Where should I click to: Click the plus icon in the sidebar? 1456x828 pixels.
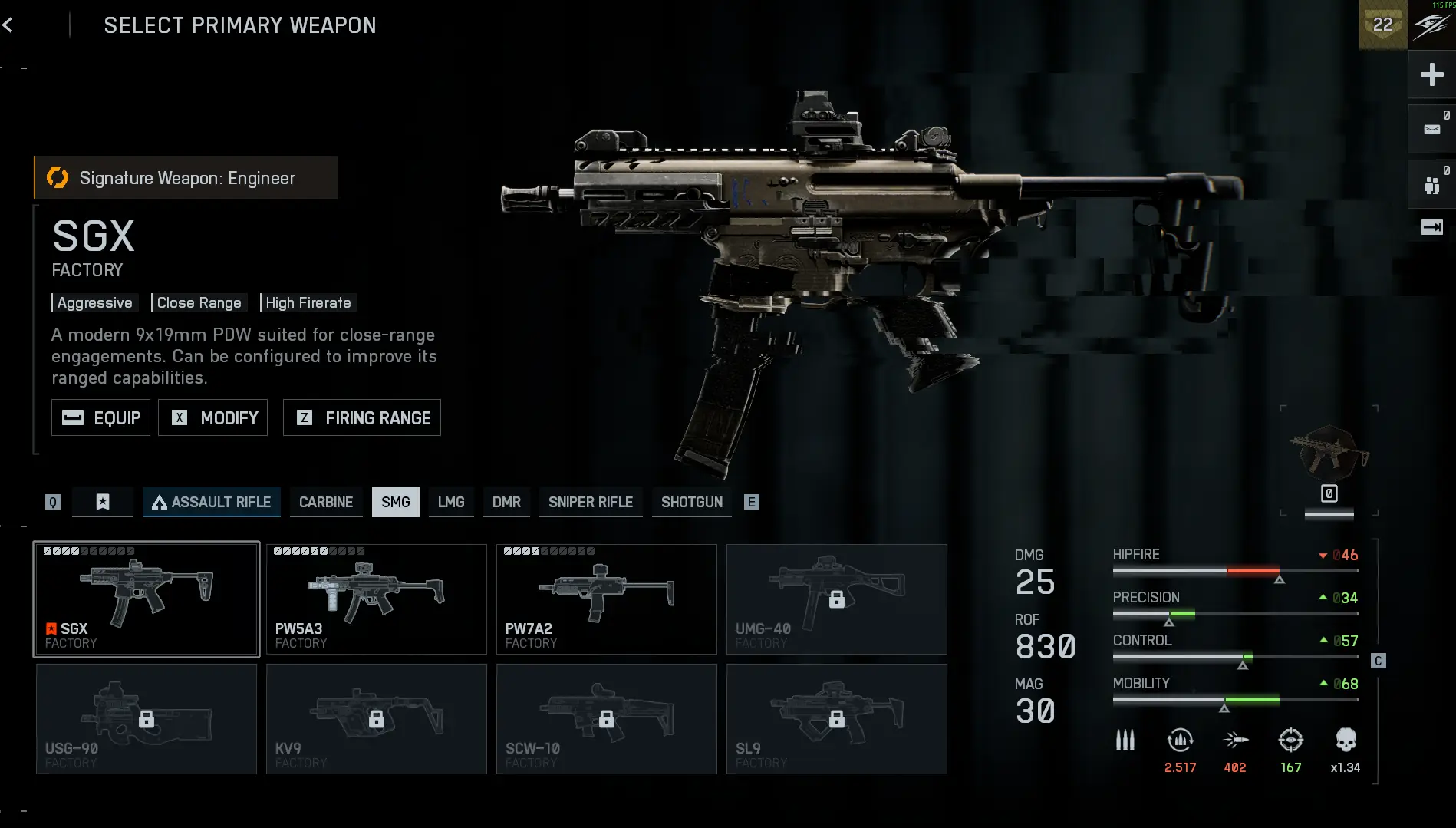(x=1431, y=74)
